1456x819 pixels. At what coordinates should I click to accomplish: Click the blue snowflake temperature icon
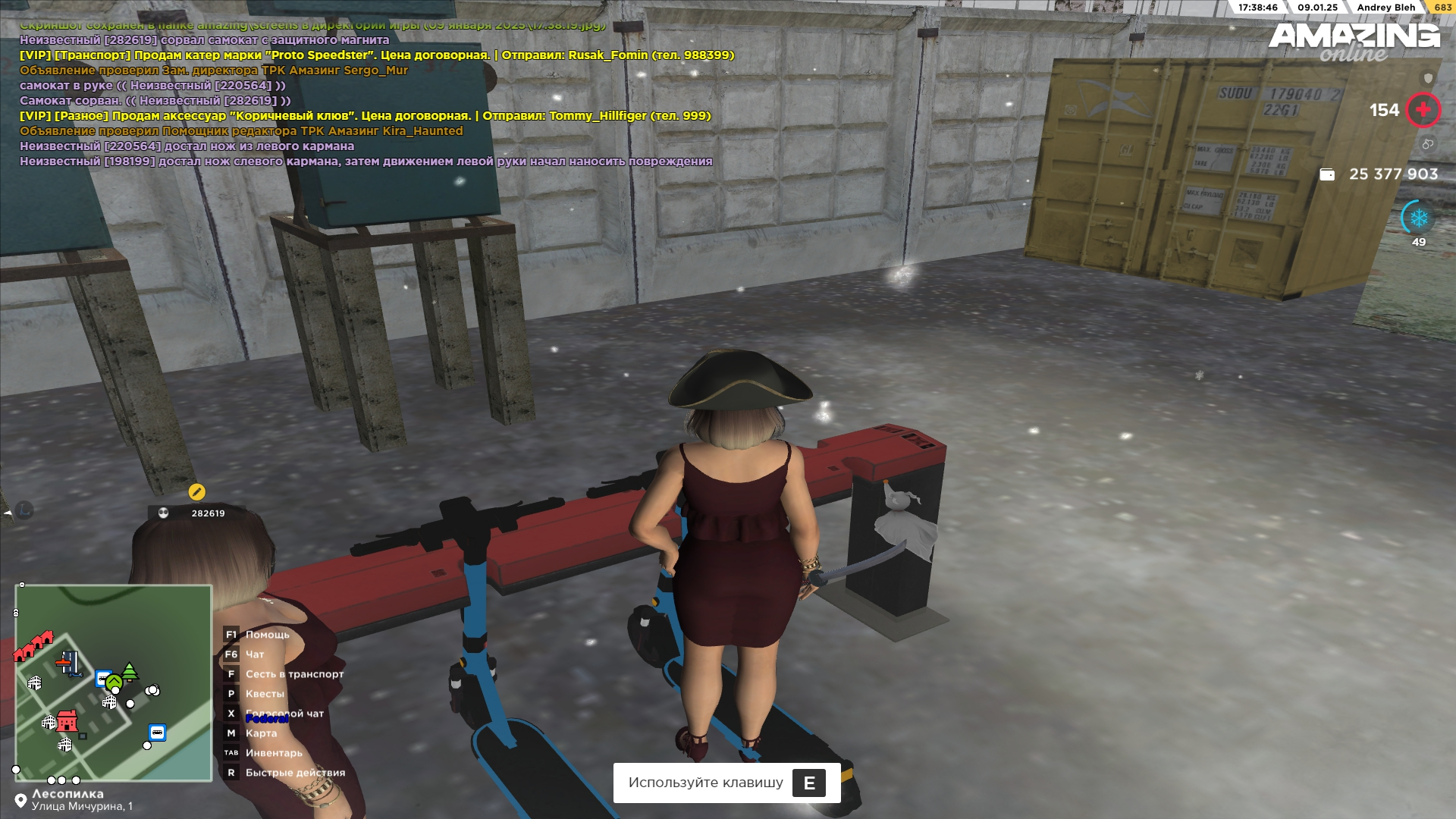tap(1419, 218)
